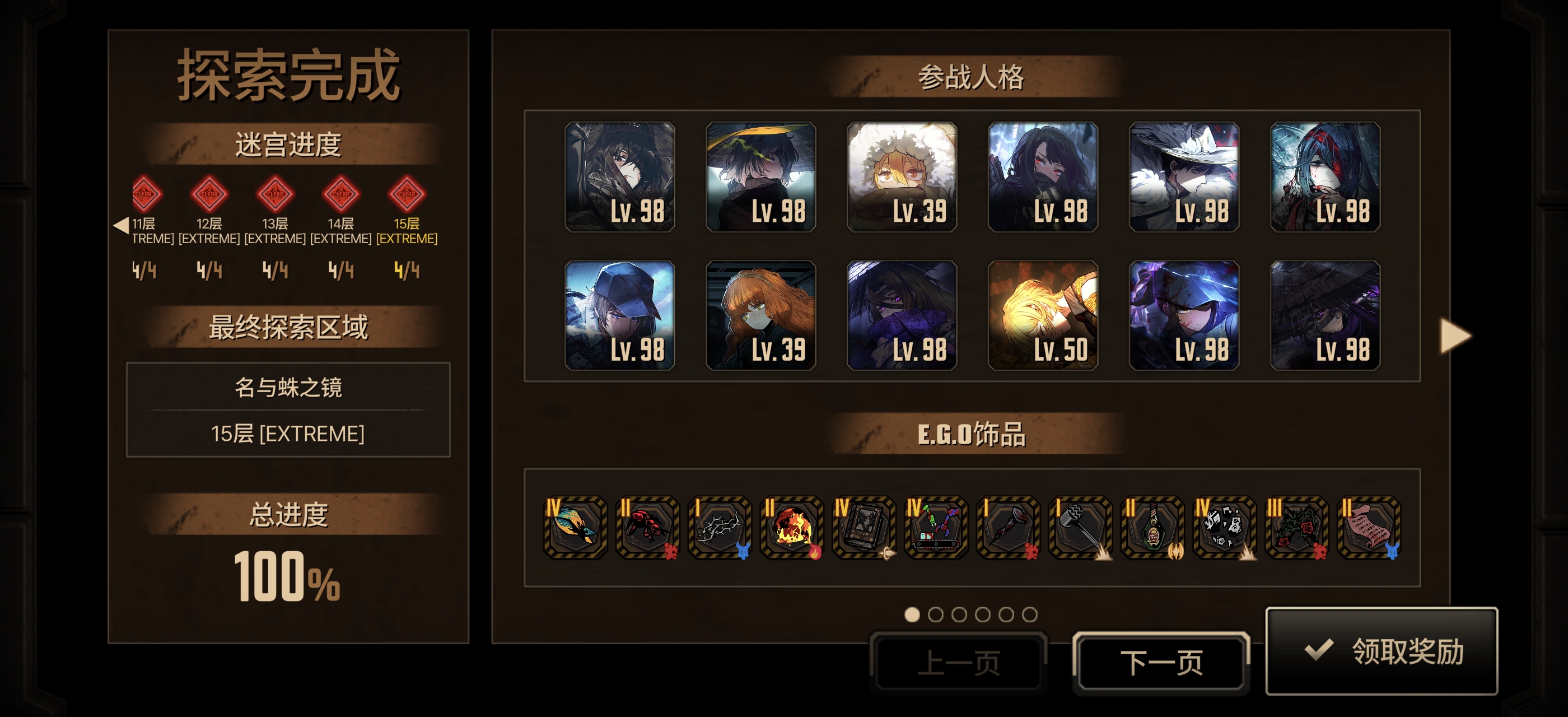Select the Lv. 50 glowing blonde identity portrait
Viewport: 1568px width, 717px height.
click(1042, 316)
